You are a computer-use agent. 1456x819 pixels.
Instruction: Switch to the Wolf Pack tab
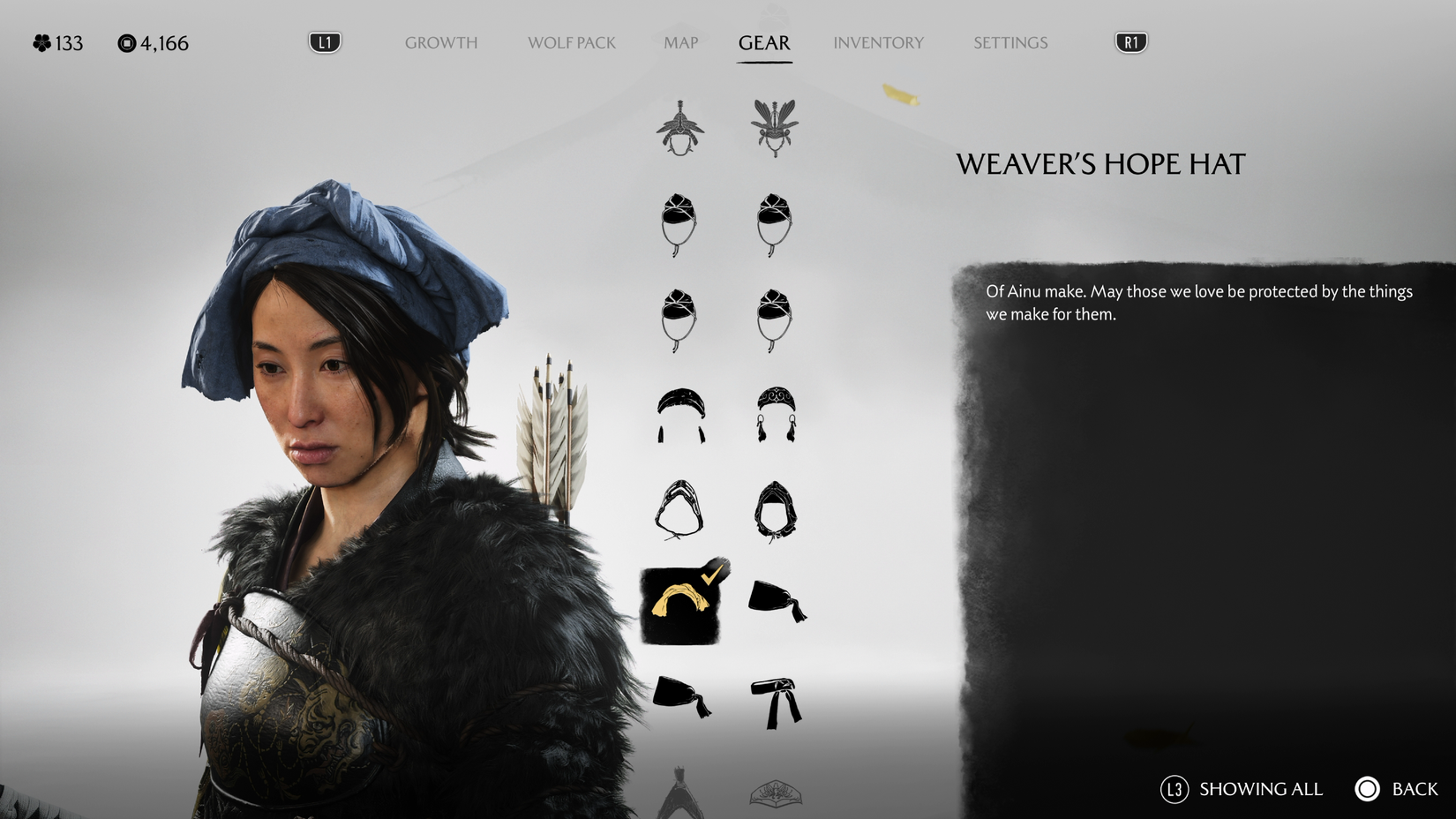click(x=572, y=42)
